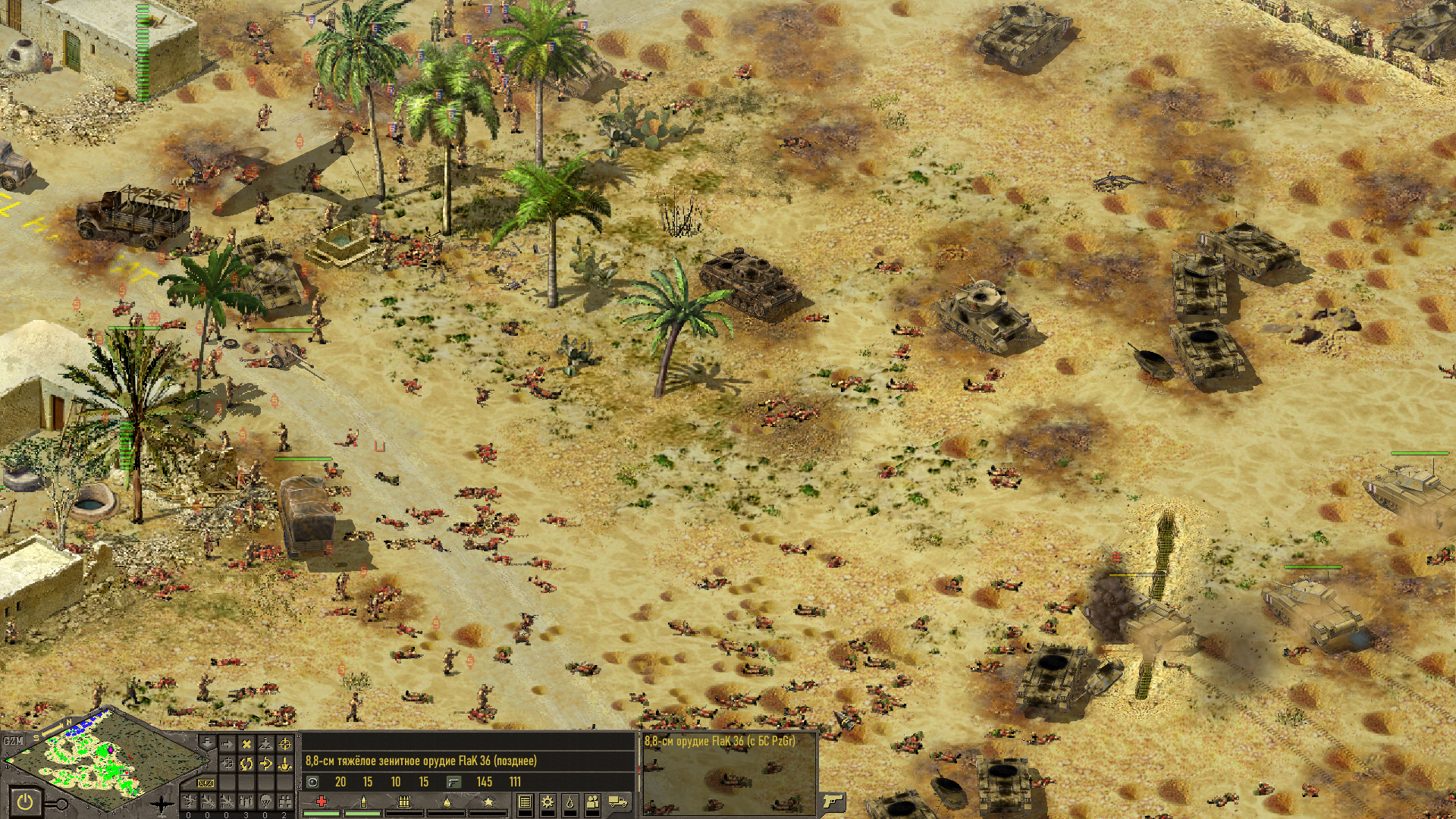The width and height of the screenshot is (1456, 819).
Task: Click the gear icon in unit panel
Action: pos(547,802)
